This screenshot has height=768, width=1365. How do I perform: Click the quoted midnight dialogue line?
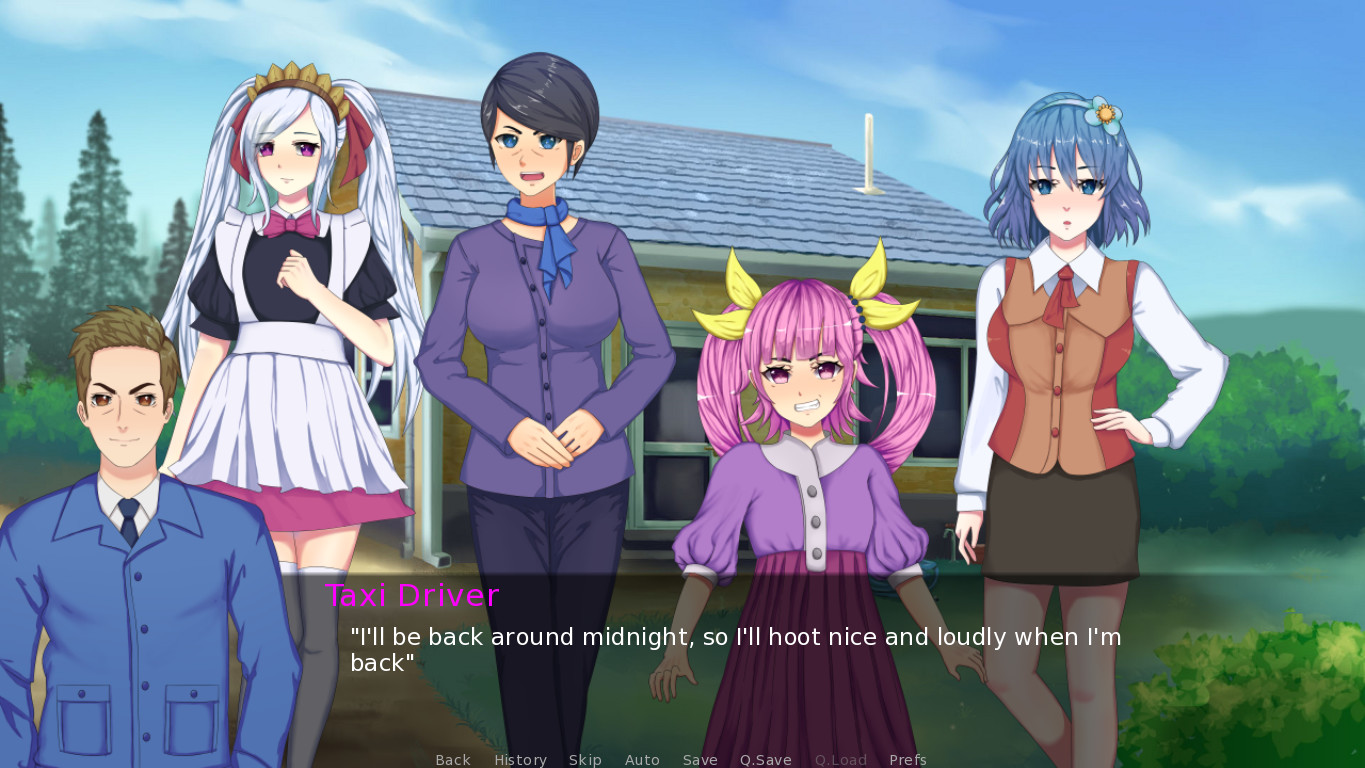735,637
